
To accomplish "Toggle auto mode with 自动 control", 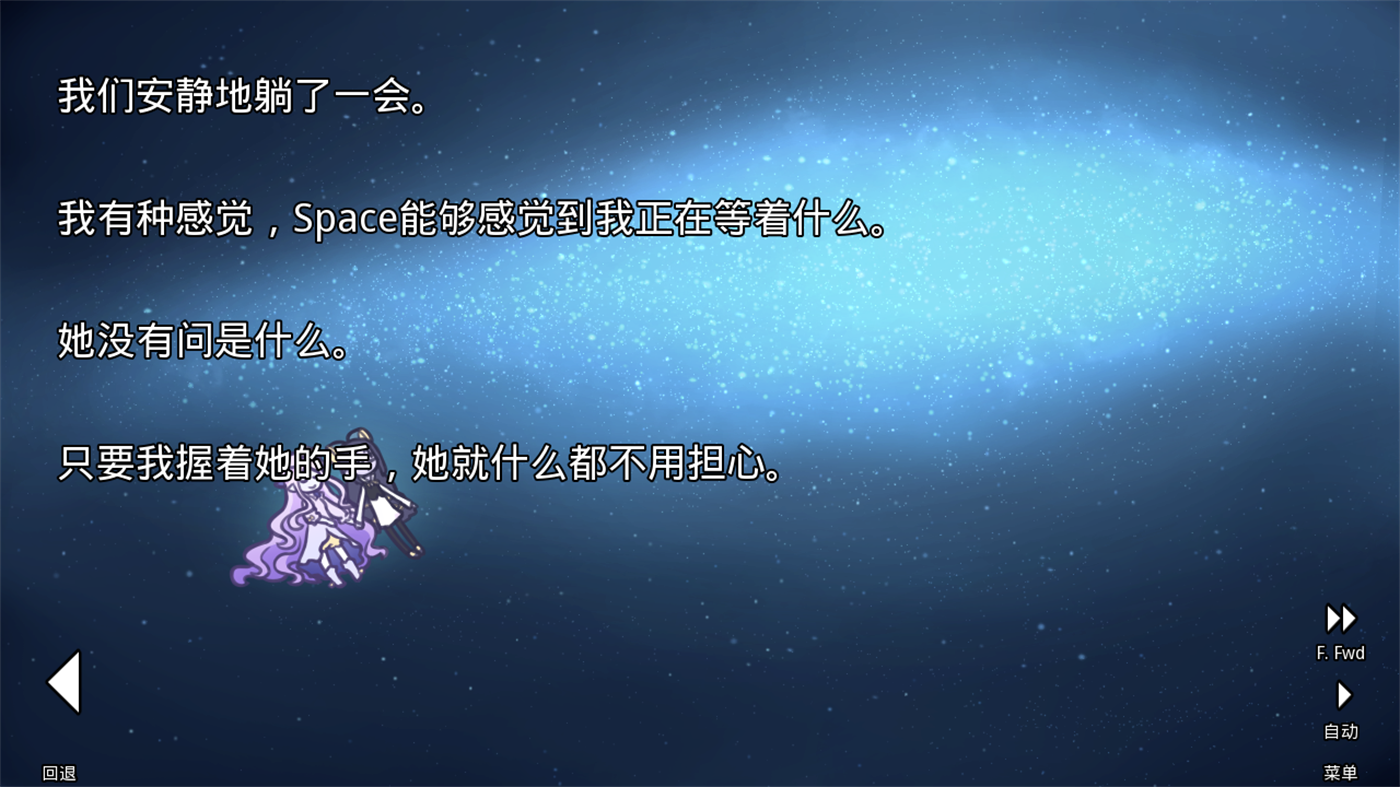I will click(x=1340, y=731).
